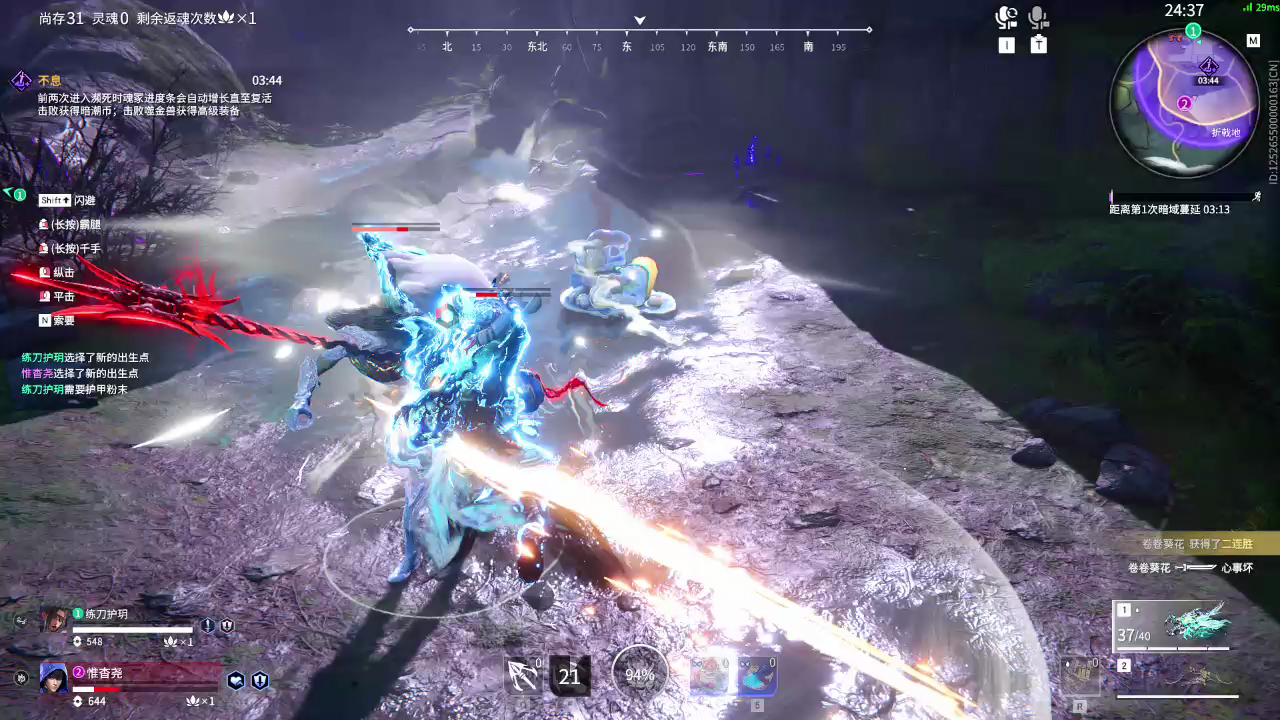
Task: Open the full map via the M label
Action: point(1253,40)
